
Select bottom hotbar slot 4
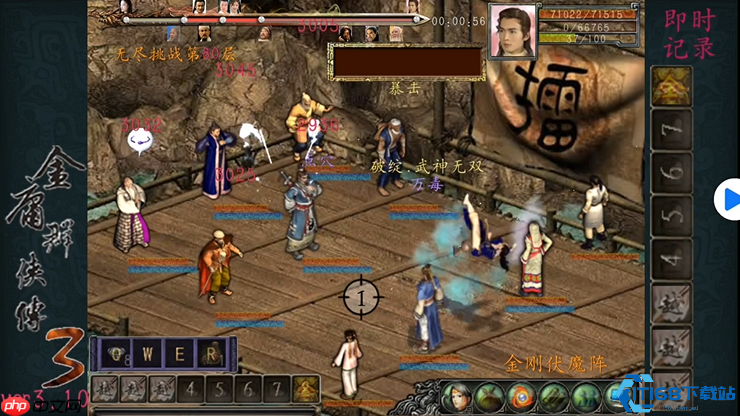coord(191,389)
